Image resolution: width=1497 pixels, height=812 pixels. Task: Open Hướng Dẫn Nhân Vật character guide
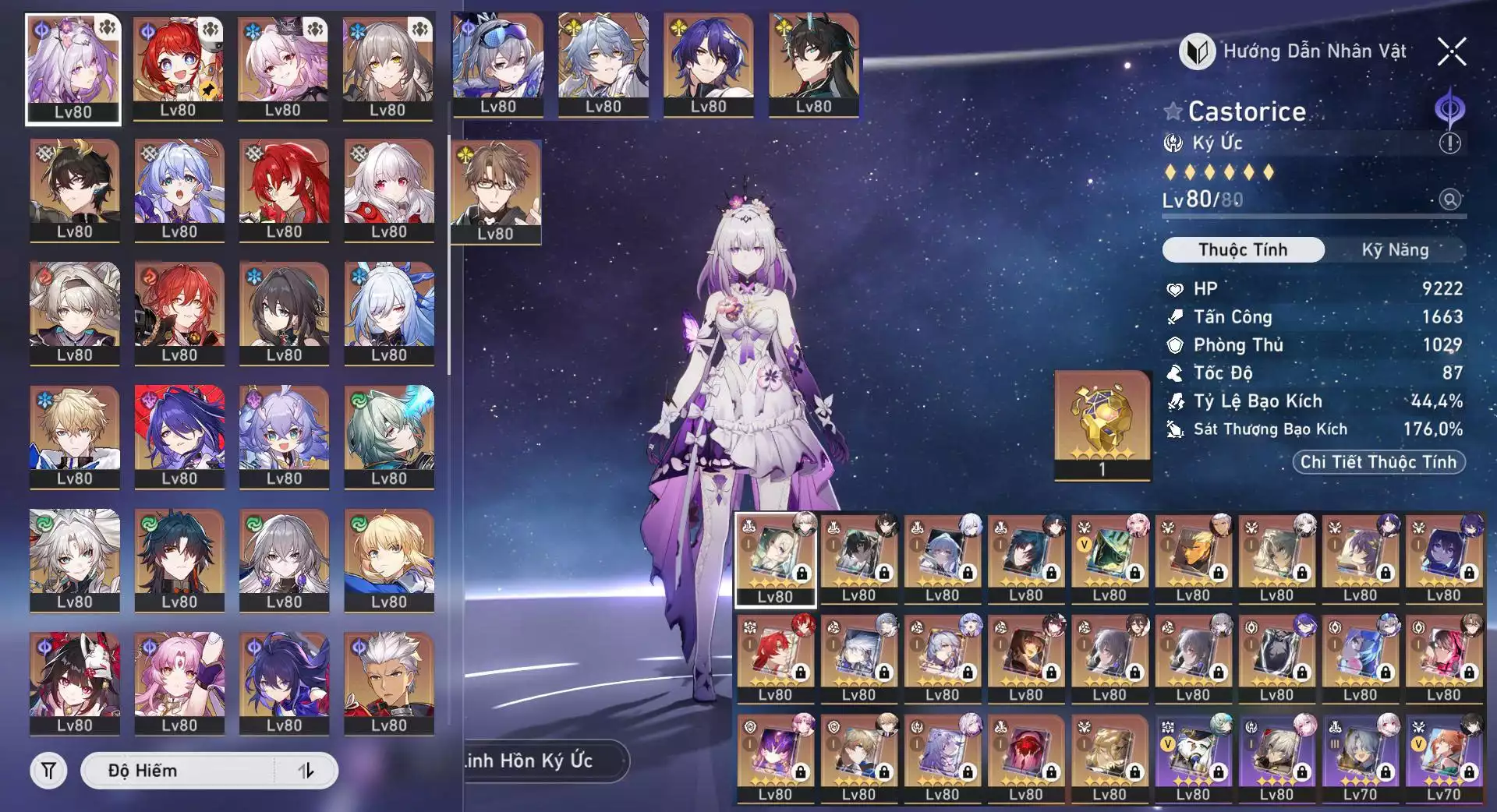[1294, 52]
